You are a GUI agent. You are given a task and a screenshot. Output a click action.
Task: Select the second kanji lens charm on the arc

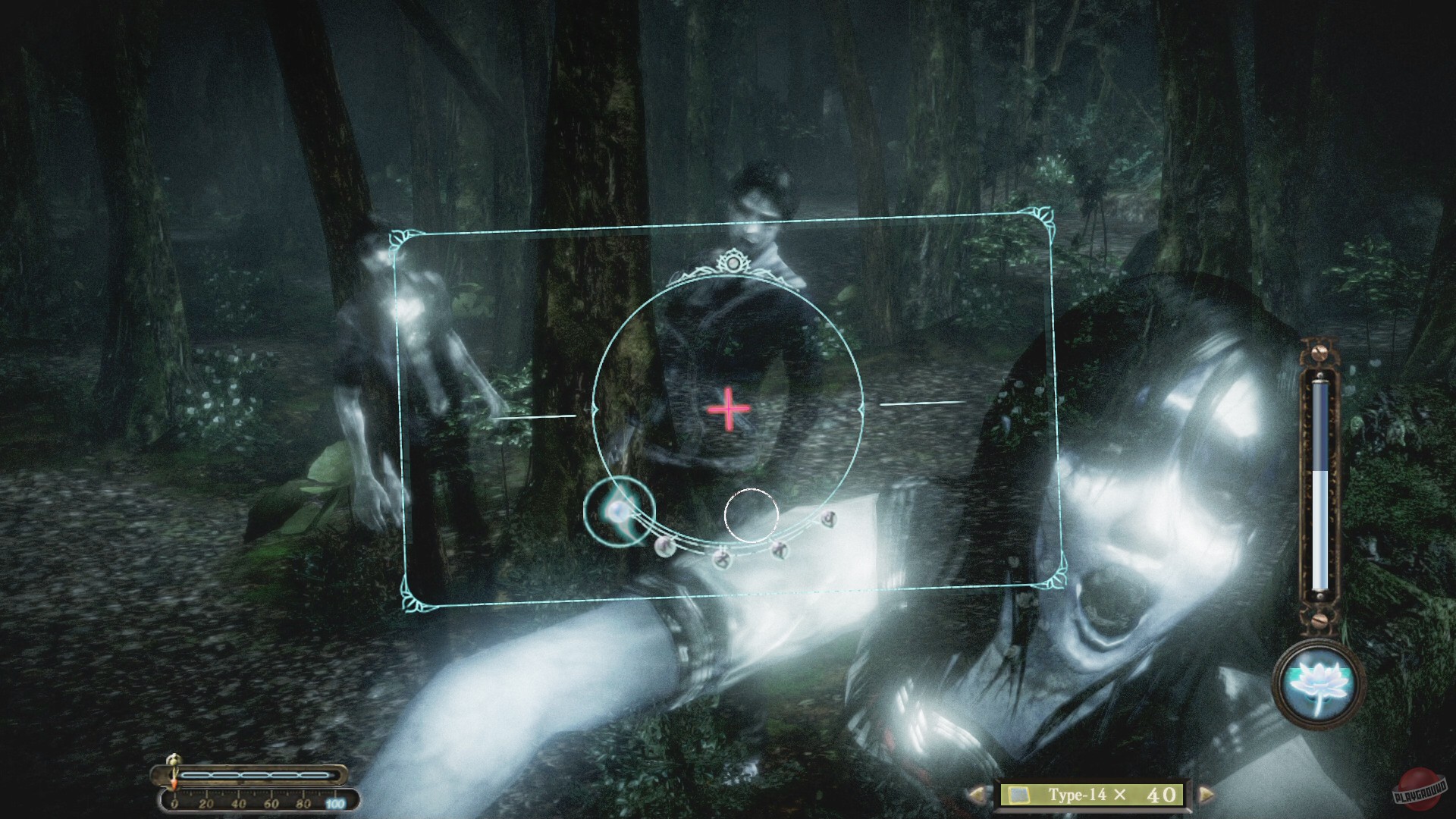pyautogui.click(x=722, y=559)
